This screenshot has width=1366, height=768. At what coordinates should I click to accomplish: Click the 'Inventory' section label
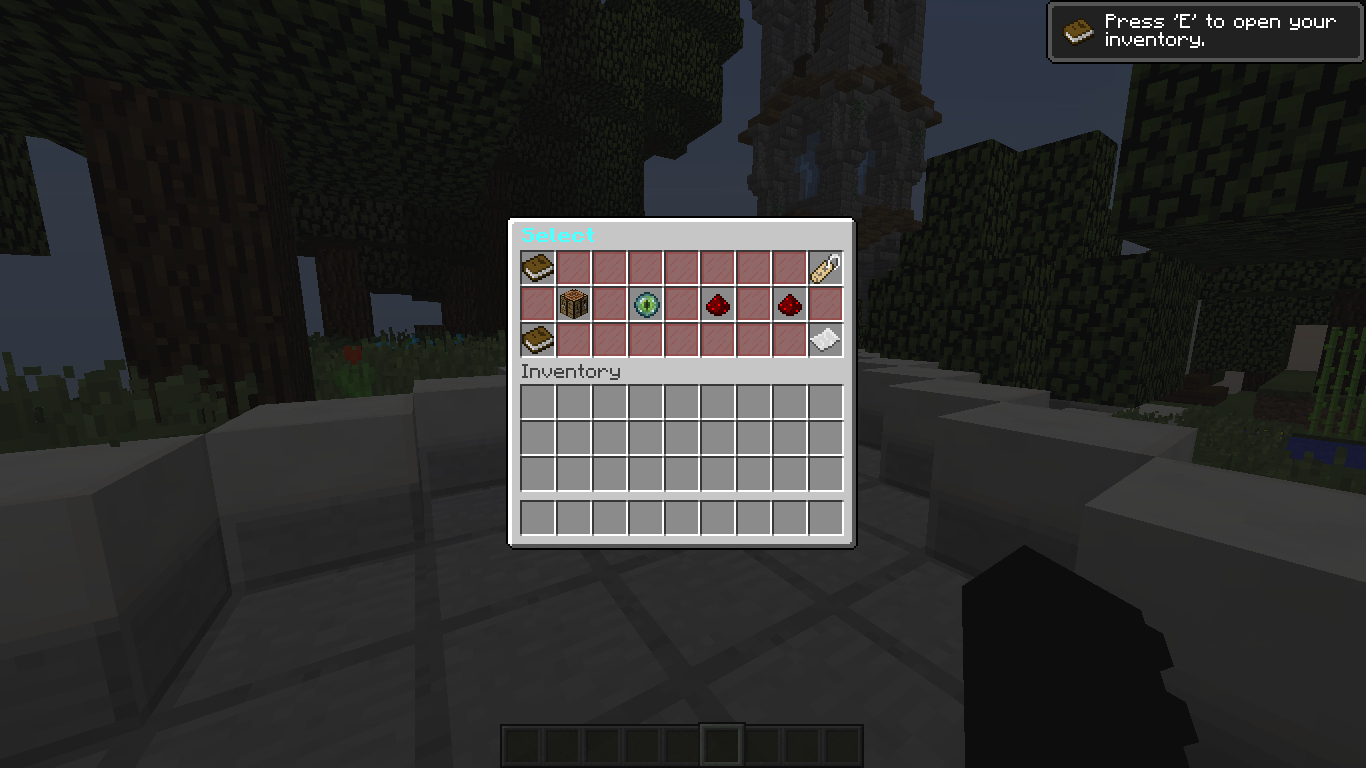570,371
